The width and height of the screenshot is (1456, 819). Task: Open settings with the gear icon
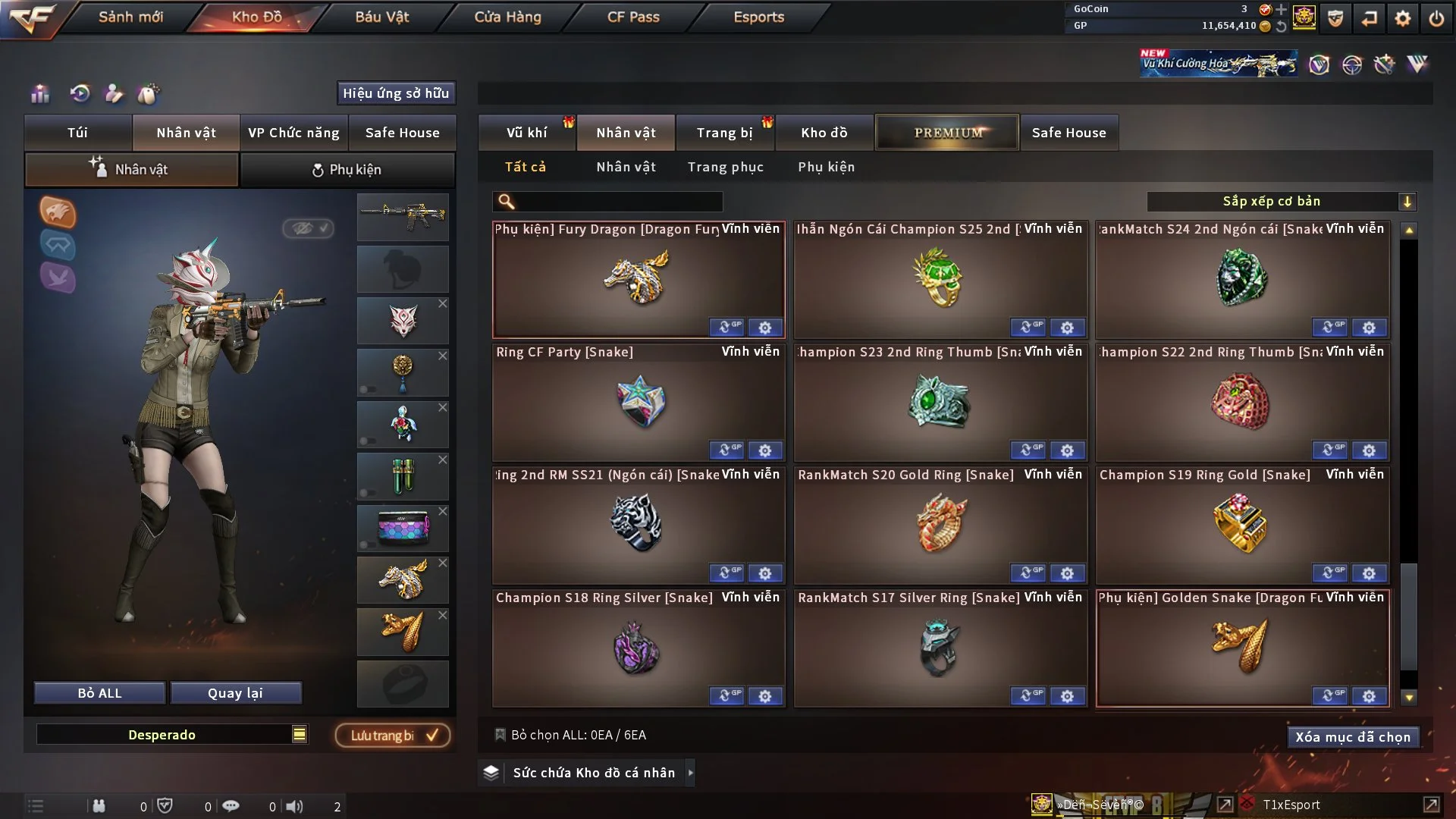(1402, 18)
